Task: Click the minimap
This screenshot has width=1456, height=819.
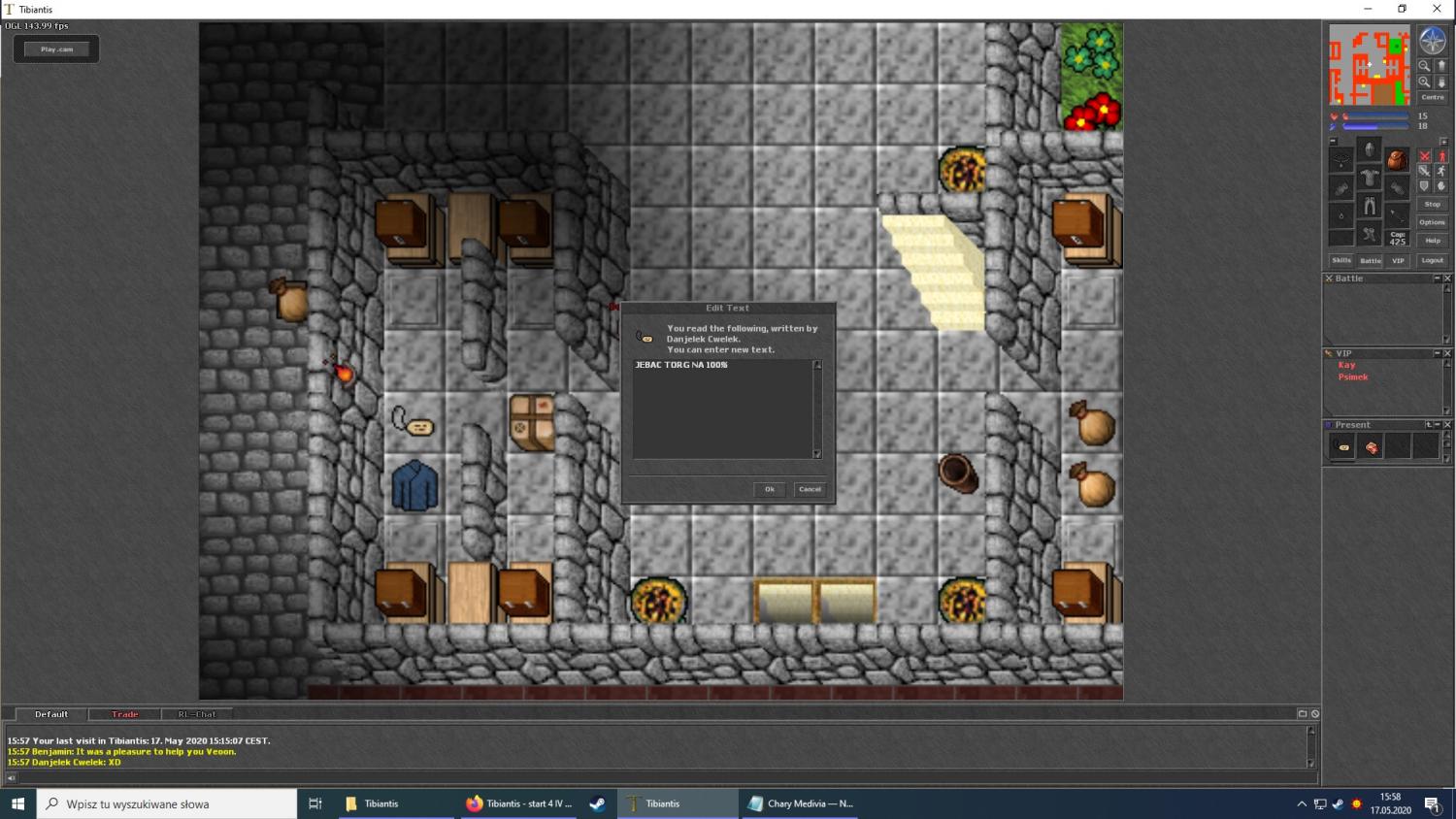Action: (1369, 65)
